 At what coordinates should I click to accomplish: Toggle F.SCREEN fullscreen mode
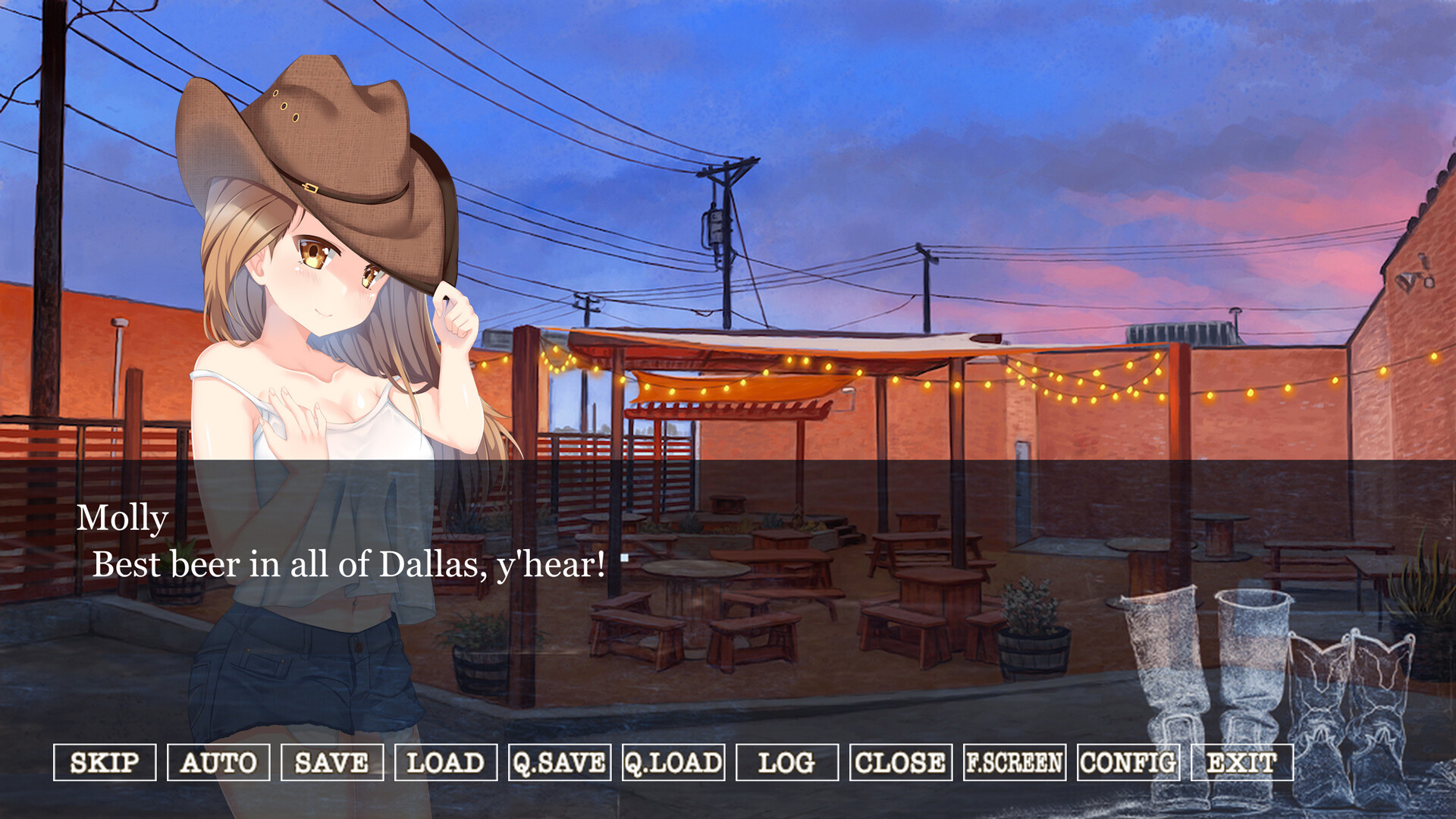click(1013, 764)
